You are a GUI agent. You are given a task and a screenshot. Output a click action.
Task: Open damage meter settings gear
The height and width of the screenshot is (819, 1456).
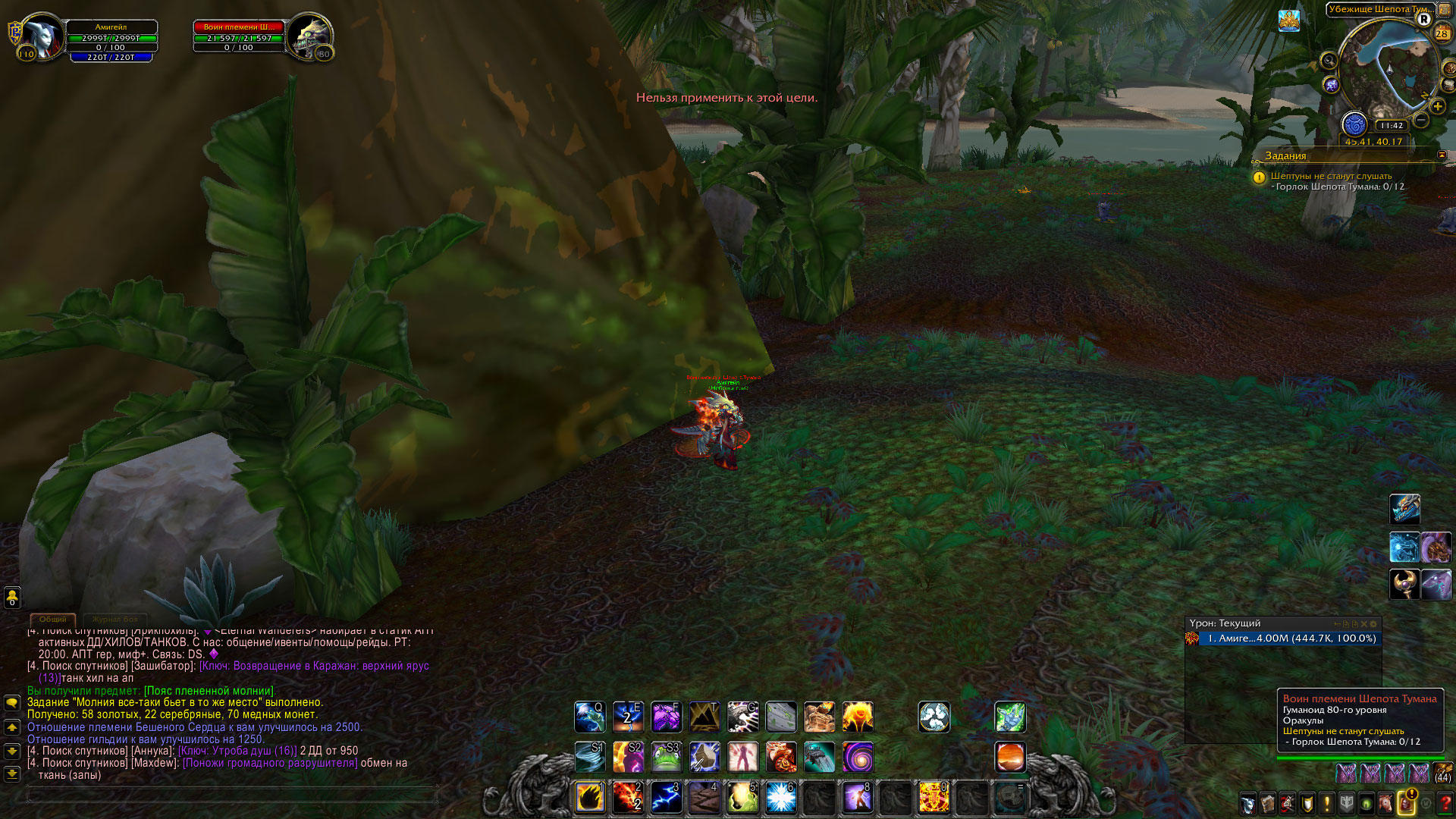1373,624
